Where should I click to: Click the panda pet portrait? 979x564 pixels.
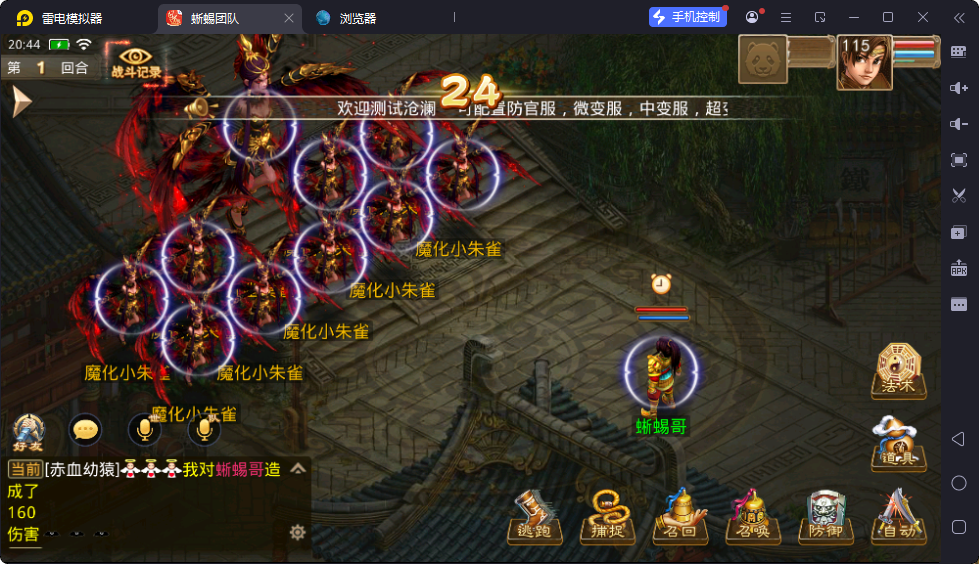click(763, 60)
